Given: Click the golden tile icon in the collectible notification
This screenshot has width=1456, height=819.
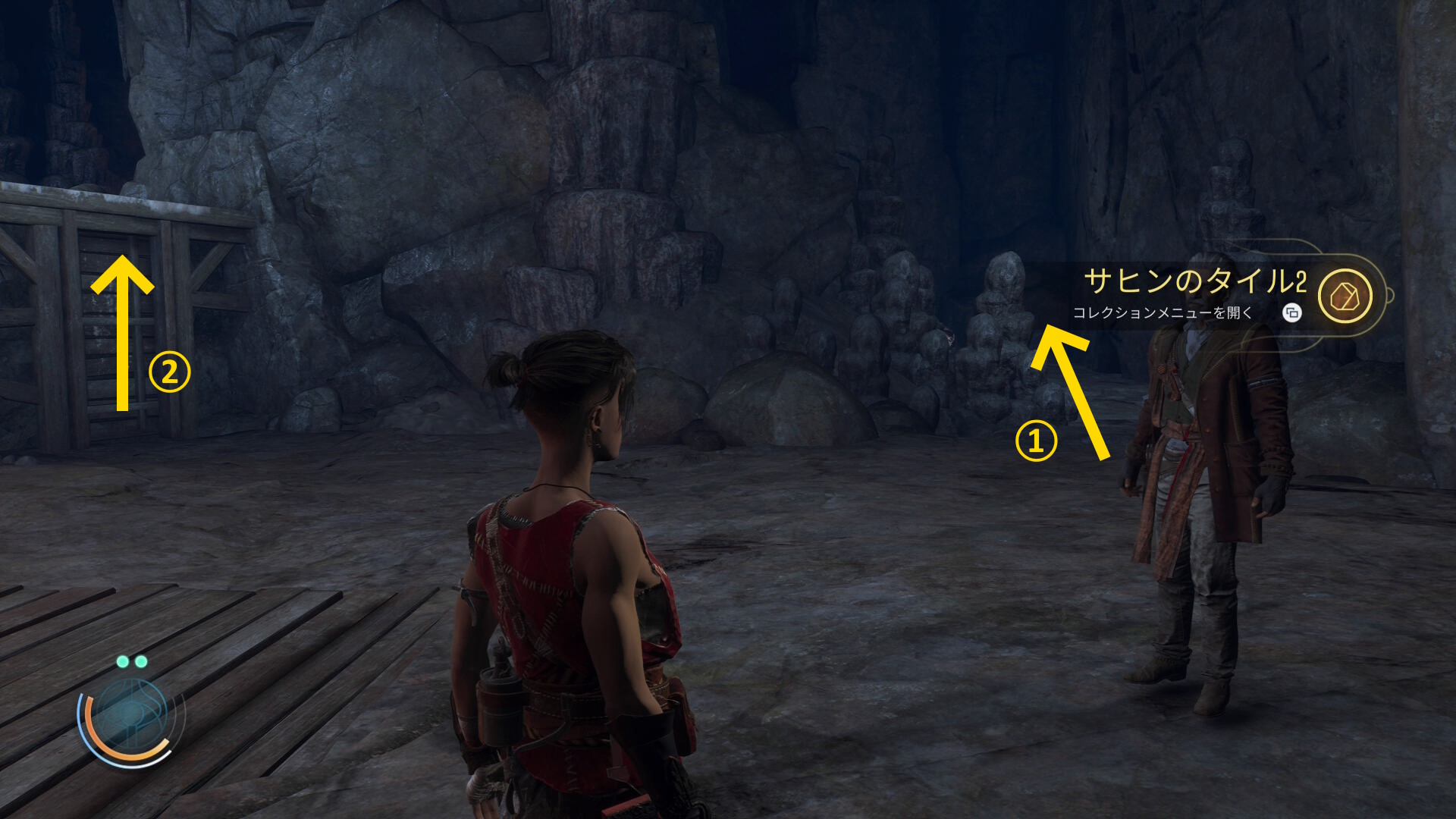Looking at the screenshot, I should pyautogui.click(x=1345, y=296).
